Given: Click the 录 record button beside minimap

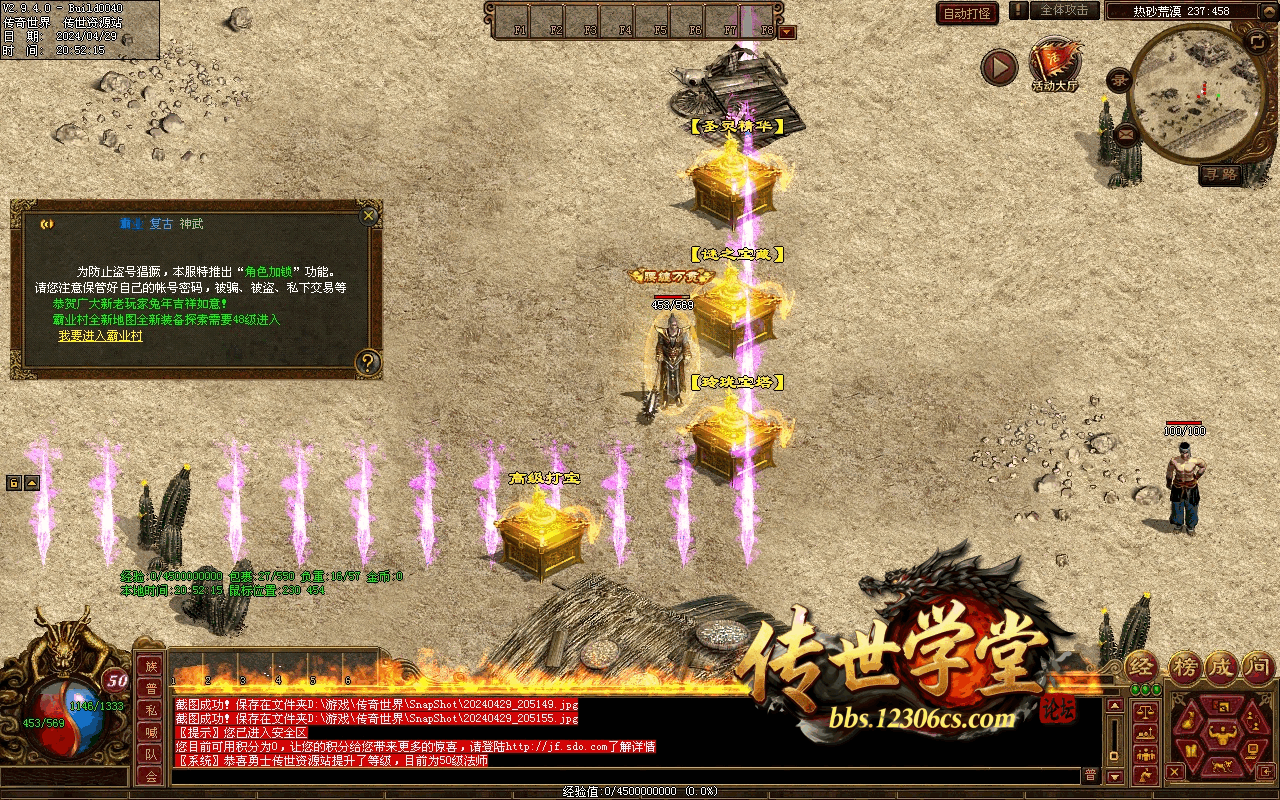Looking at the screenshot, I should point(1118,82).
